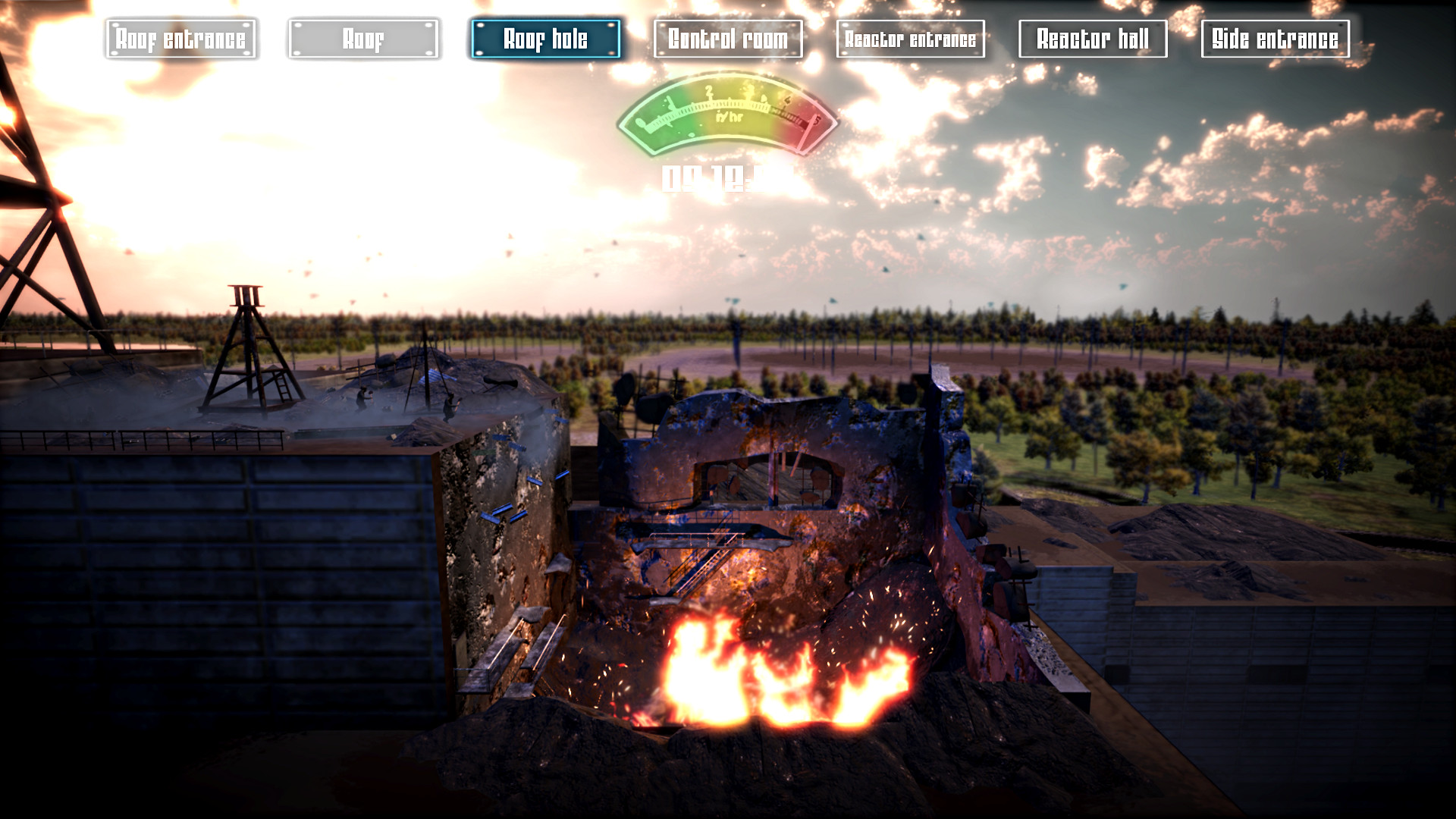1456x819 pixels.
Task: Switch to the Control room view
Action: click(x=729, y=39)
